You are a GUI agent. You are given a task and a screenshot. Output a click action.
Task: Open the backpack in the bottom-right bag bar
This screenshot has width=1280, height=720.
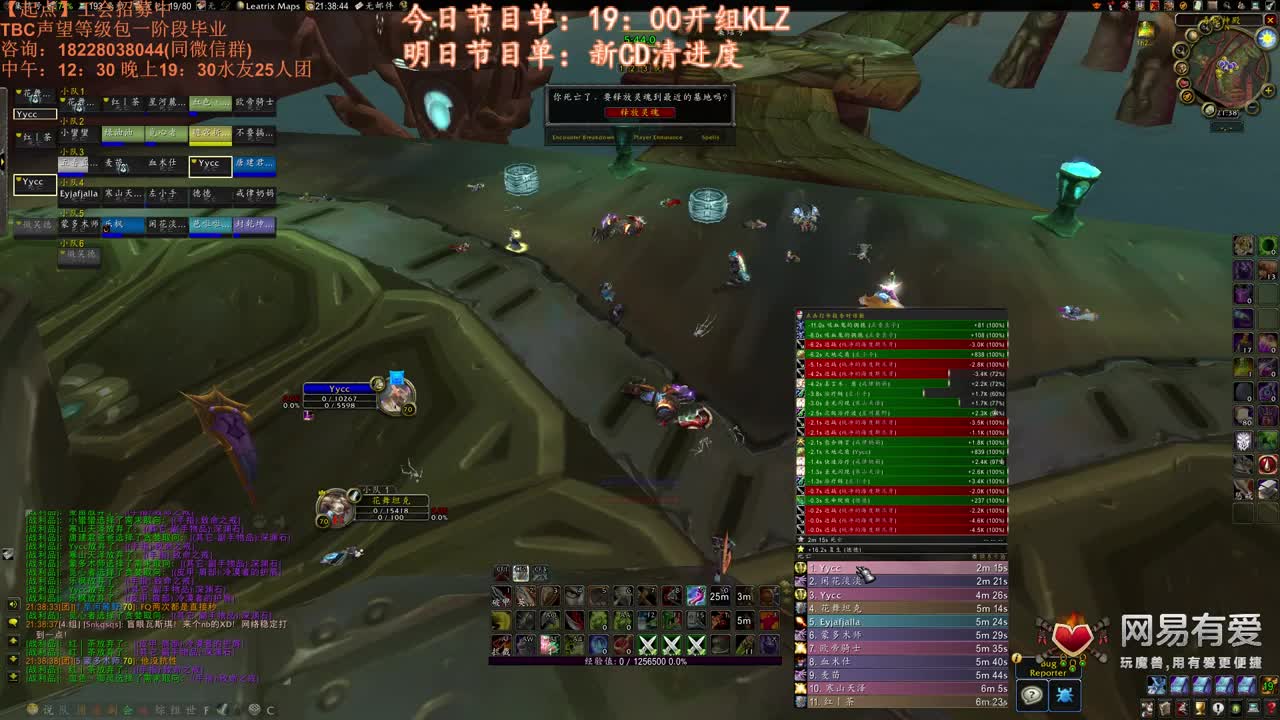[1267, 686]
